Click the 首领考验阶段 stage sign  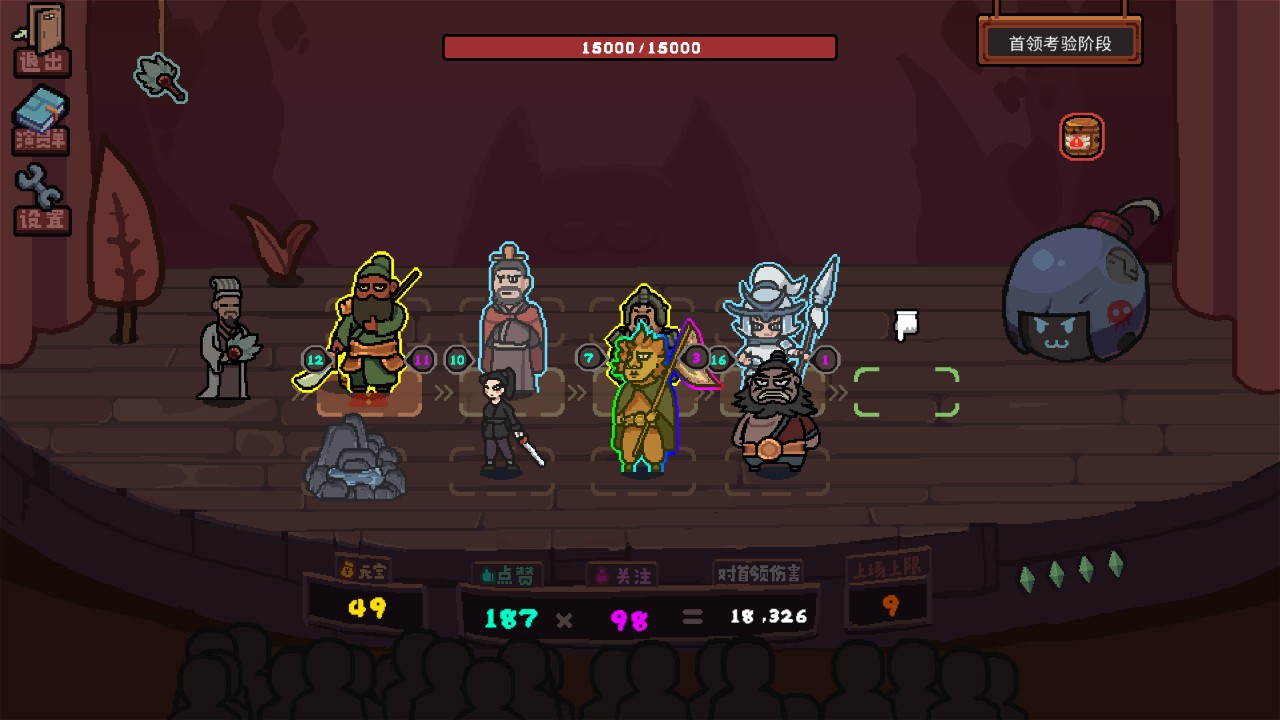(x=1060, y=43)
